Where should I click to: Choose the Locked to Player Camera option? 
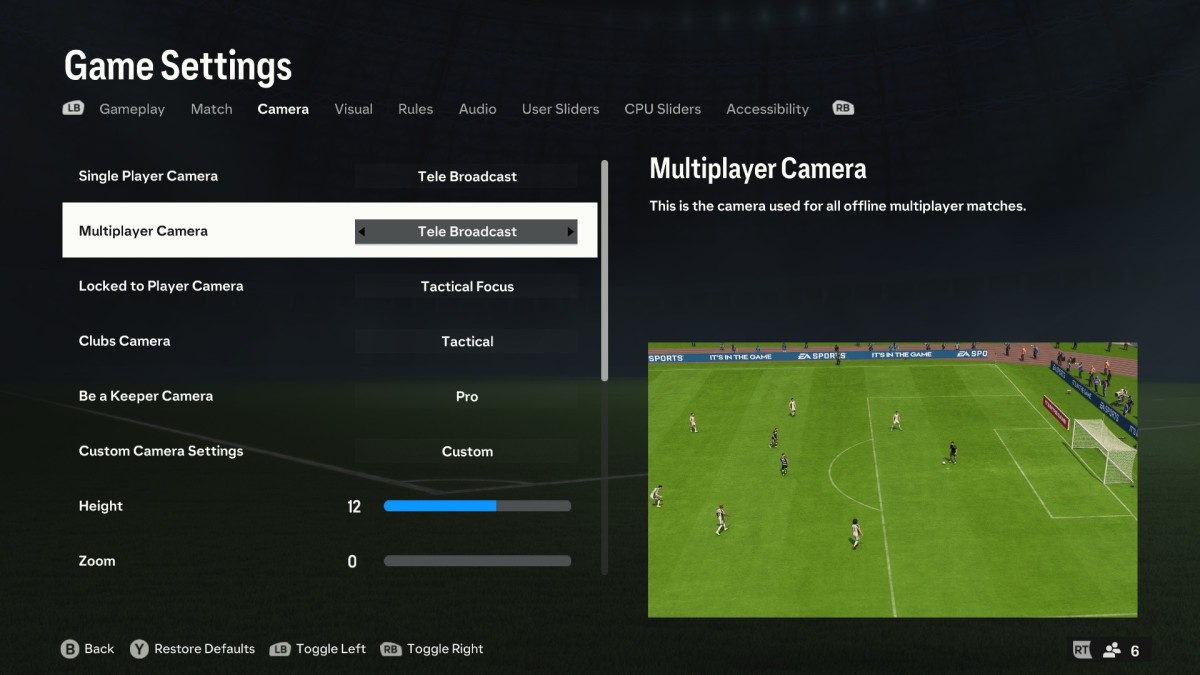pyautogui.click(x=330, y=286)
